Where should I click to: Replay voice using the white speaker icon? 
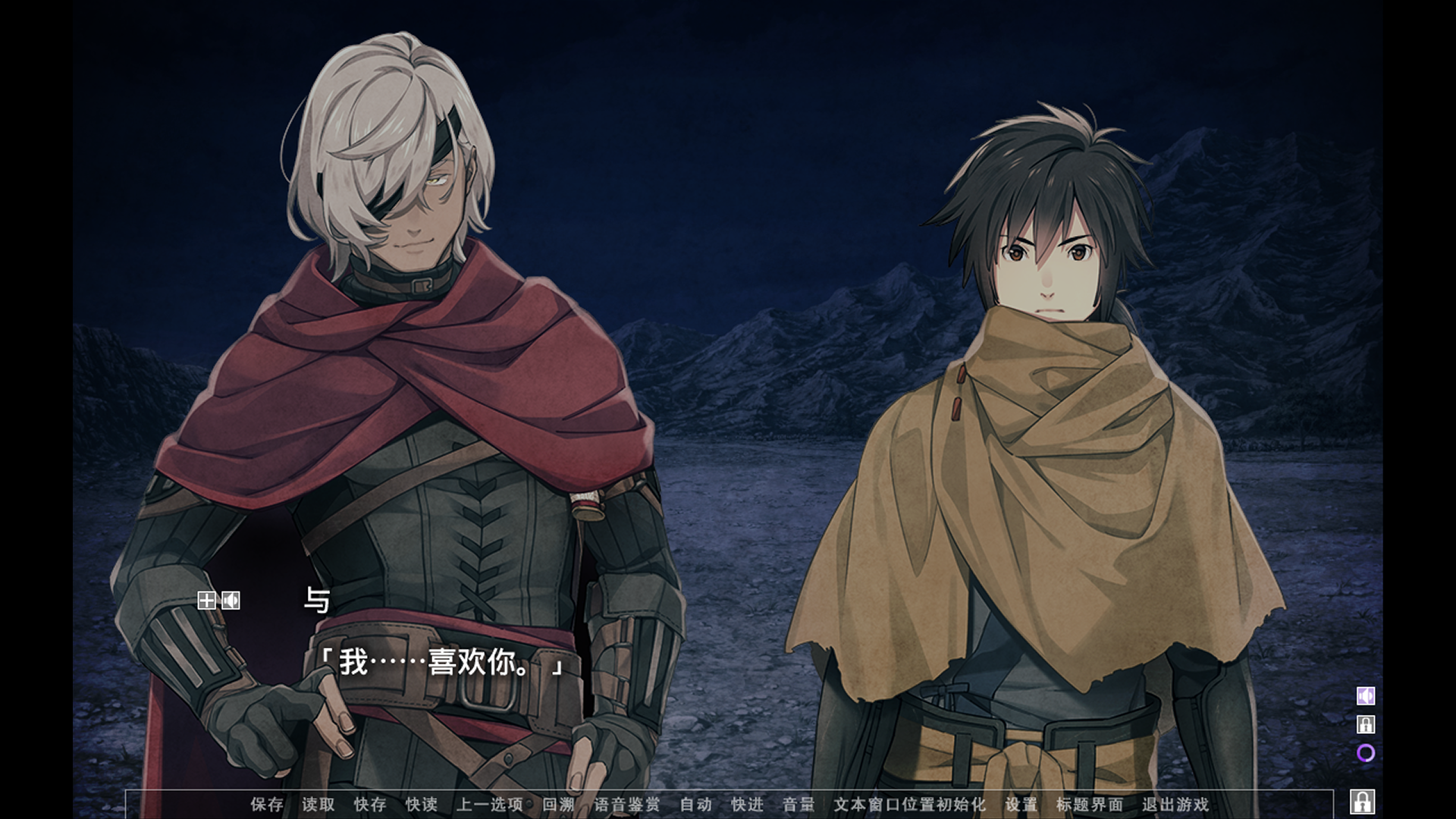point(231,601)
